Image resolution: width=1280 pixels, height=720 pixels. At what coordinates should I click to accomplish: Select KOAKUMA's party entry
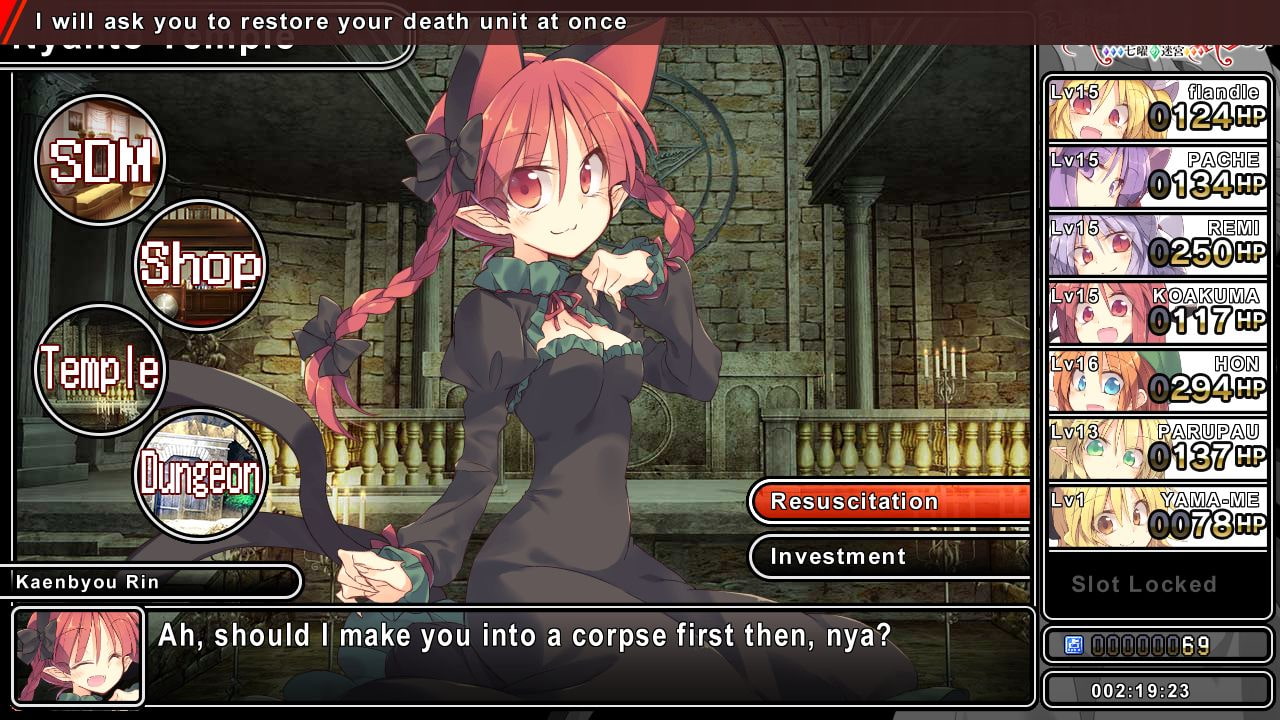1158,313
